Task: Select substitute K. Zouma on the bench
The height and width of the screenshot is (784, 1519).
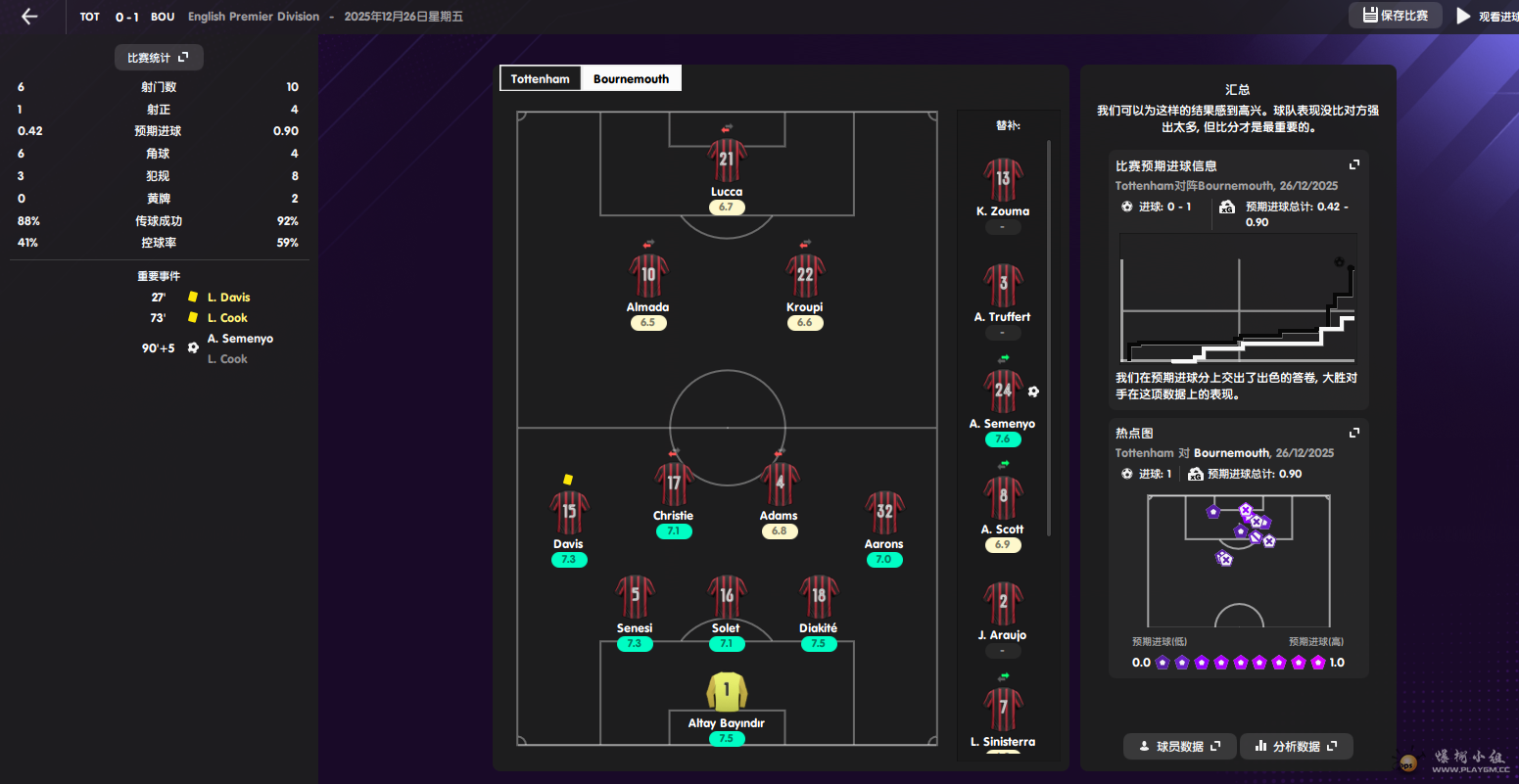Action: point(1003,180)
